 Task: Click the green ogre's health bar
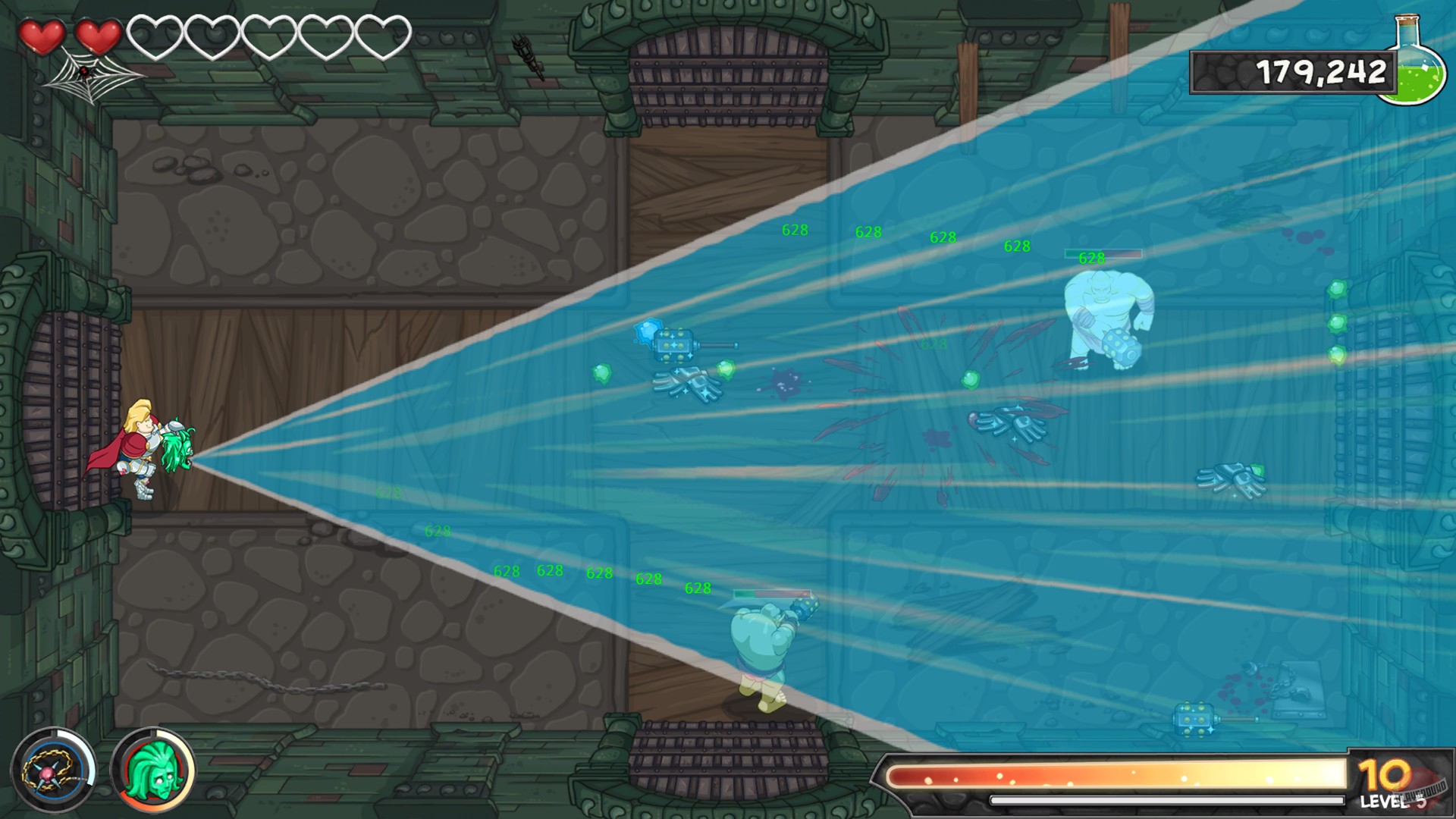click(x=773, y=595)
